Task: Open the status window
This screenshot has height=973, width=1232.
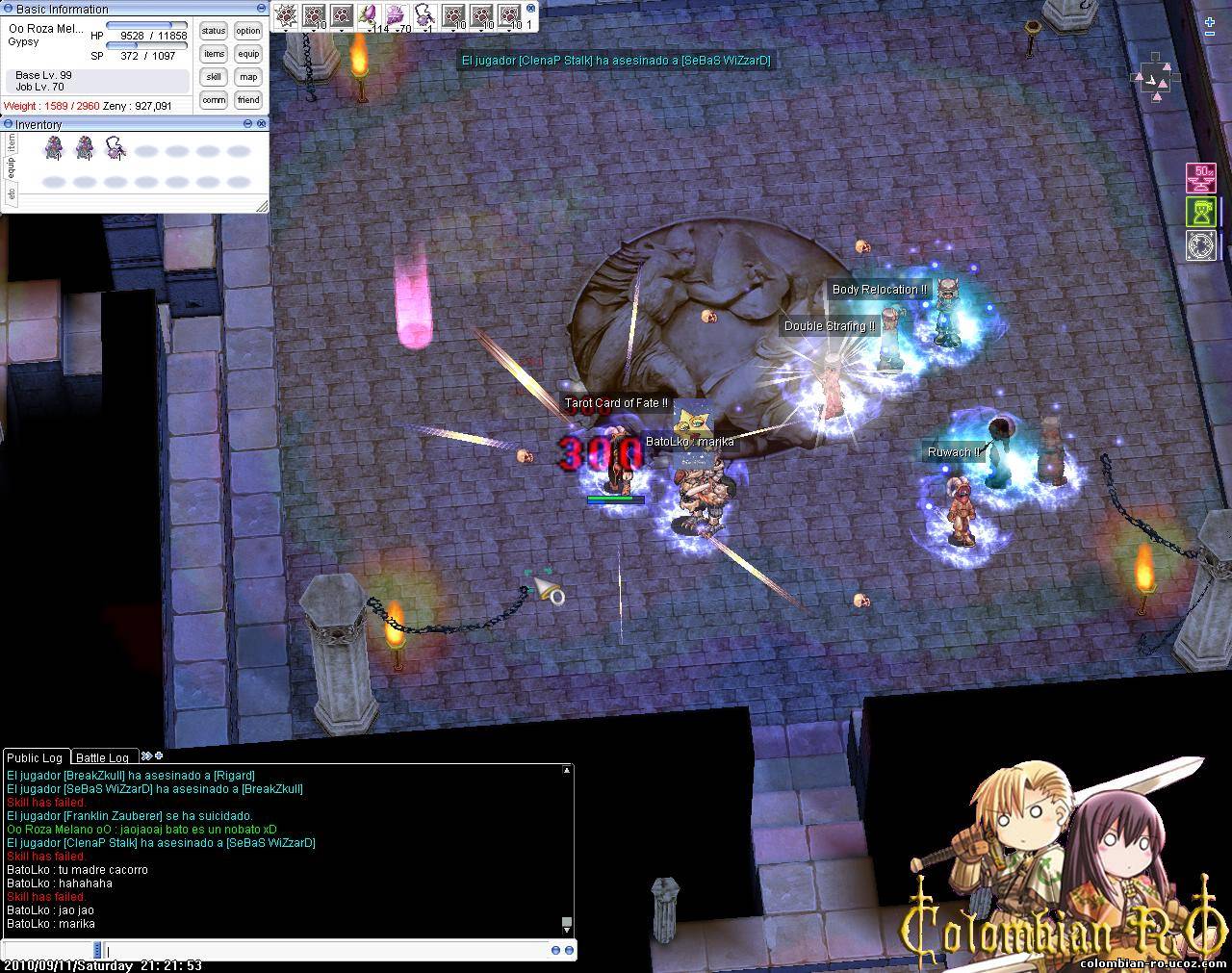Action: click(x=214, y=31)
